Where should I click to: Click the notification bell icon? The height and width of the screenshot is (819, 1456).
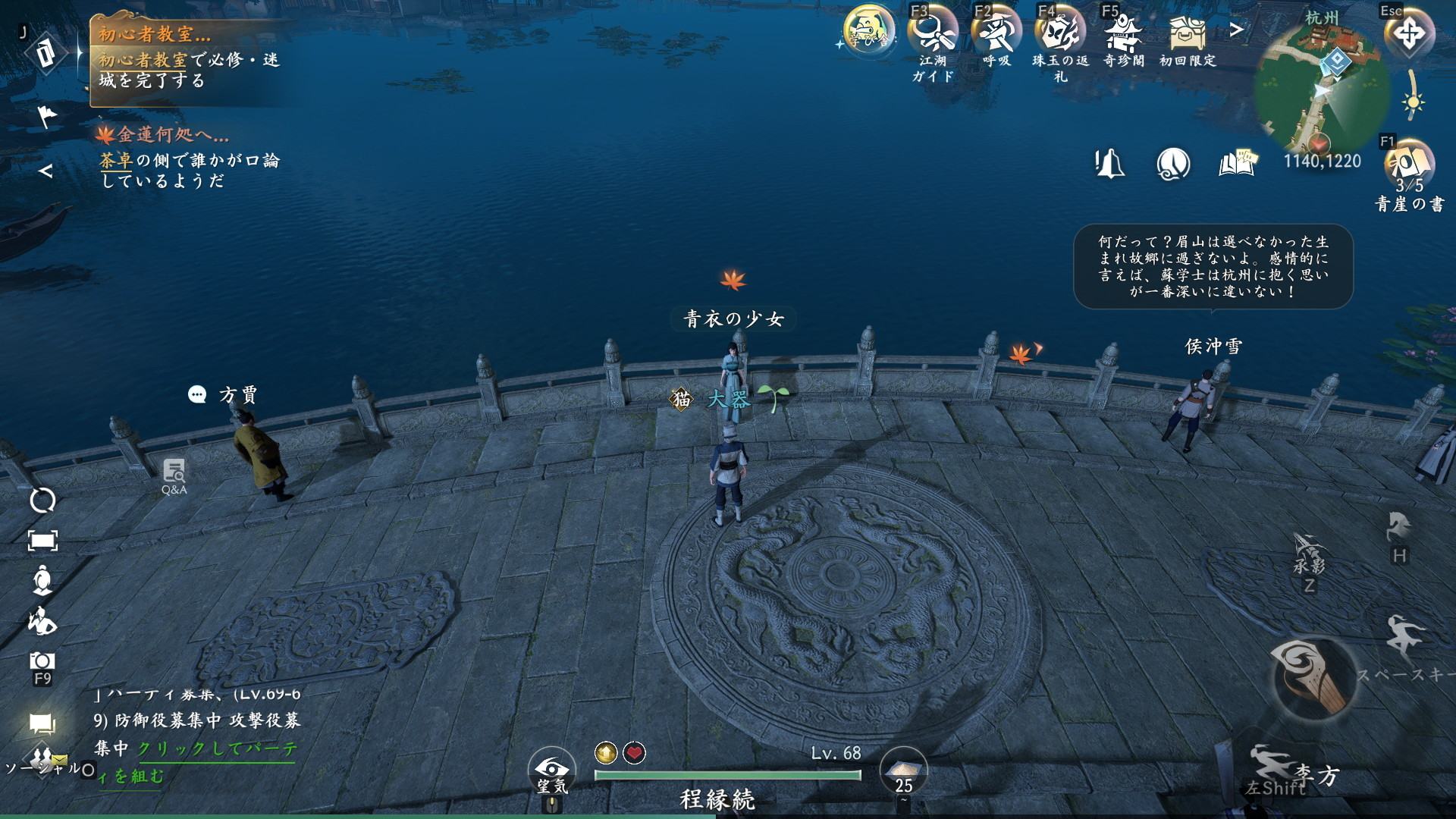click(1109, 163)
